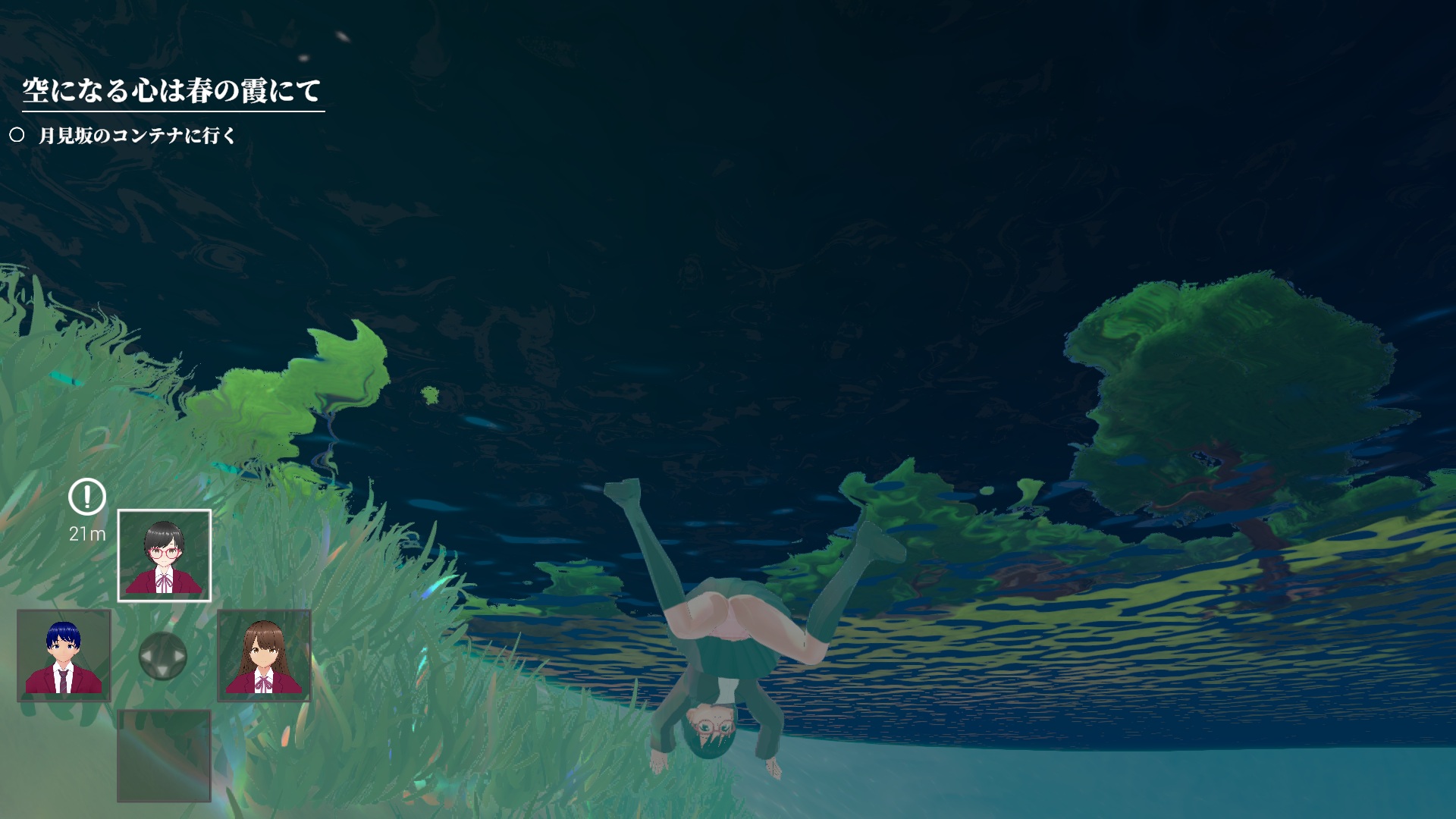Switch to the blue-haired boy portrait
1456x819 pixels.
click(x=64, y=656)
